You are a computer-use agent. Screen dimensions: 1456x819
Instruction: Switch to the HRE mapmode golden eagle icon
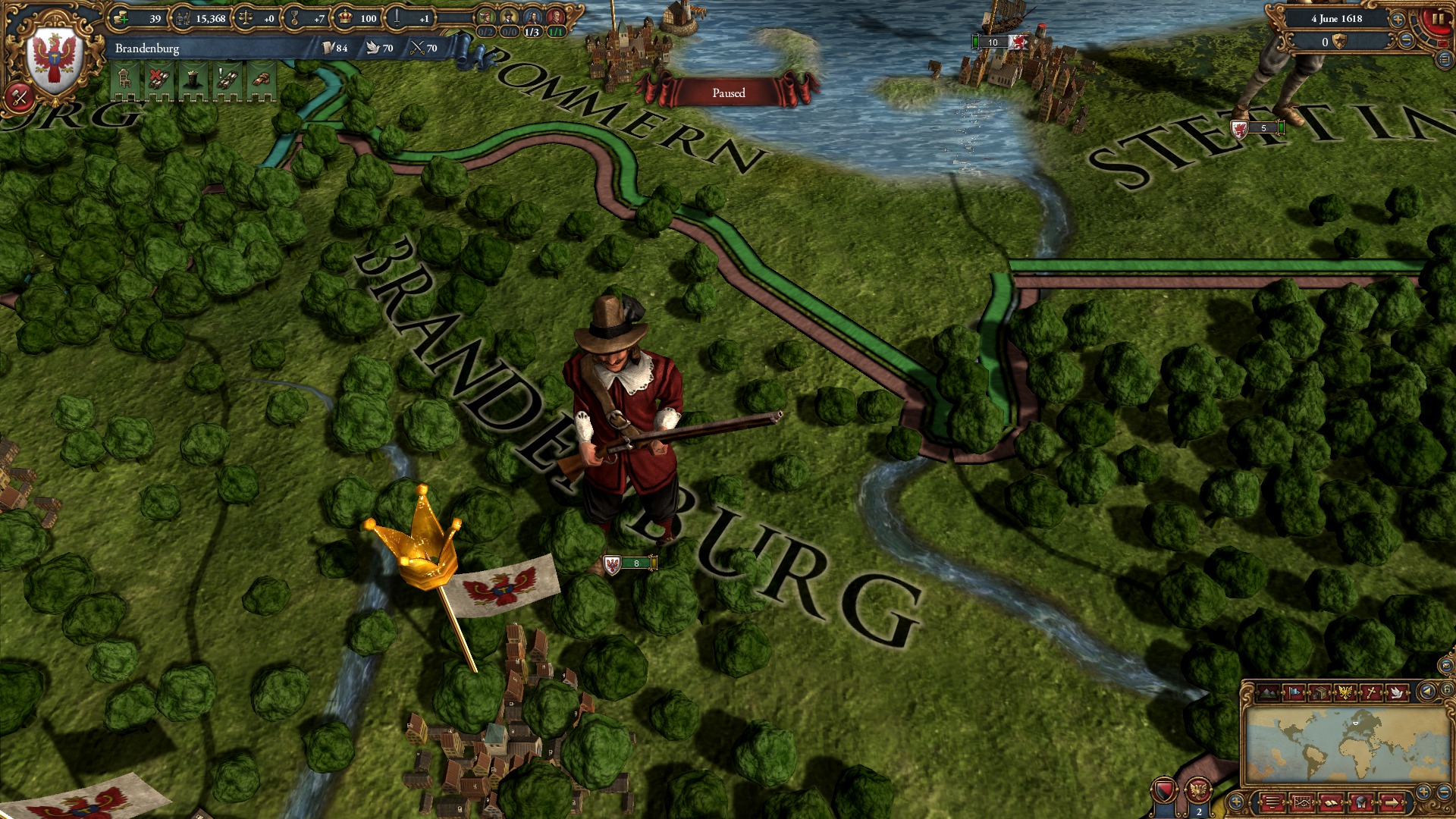click(x=1346, y=693)
